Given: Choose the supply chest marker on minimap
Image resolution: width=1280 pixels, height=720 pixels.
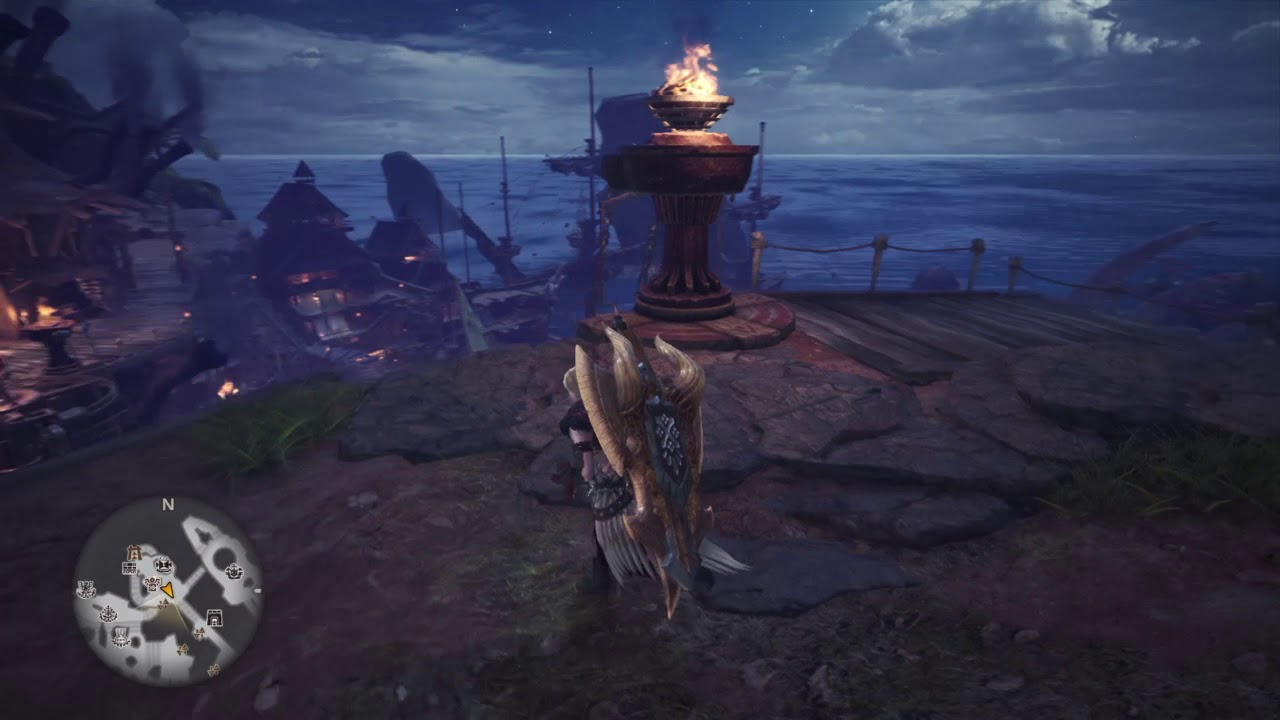Looking at the screenshot, I should coord(129,568).
